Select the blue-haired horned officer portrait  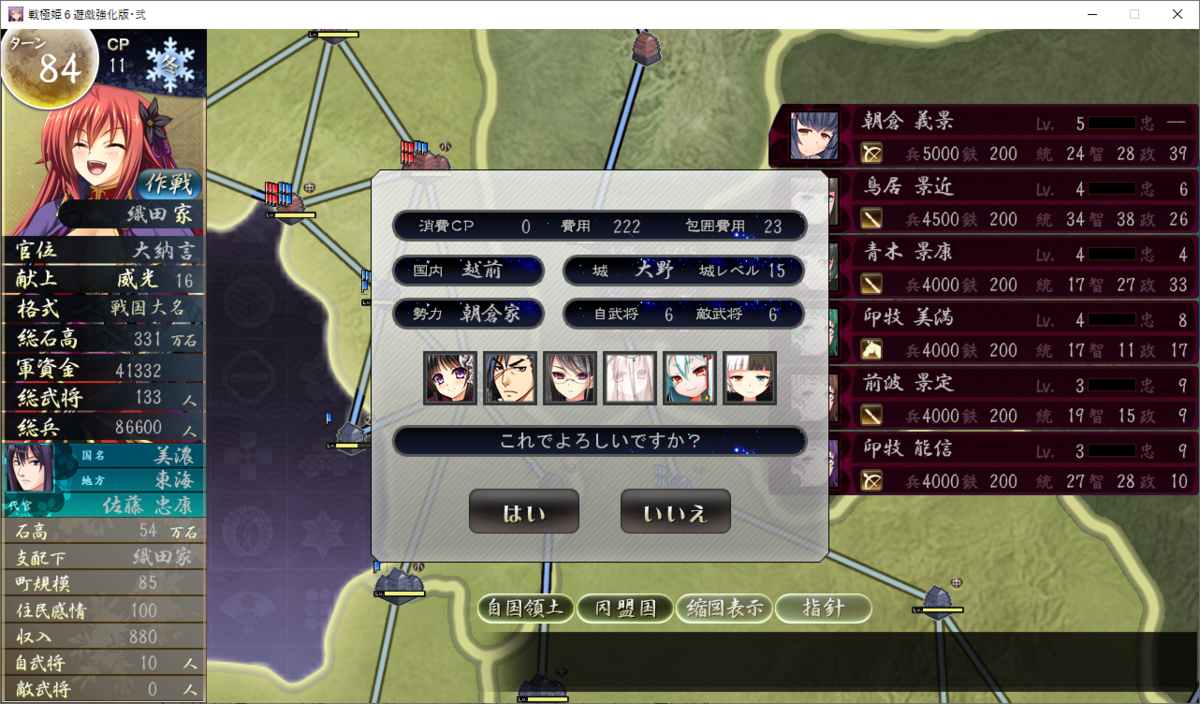(x=690, y=378)
